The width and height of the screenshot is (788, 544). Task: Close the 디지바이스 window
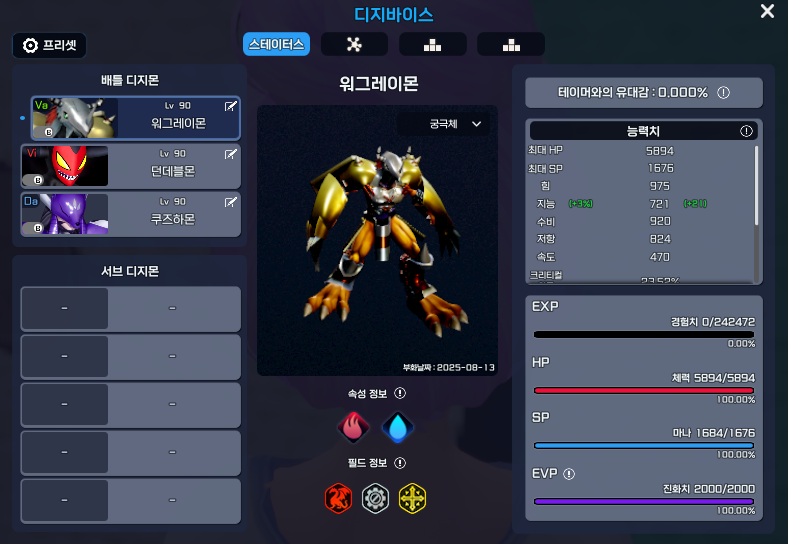point(767,12)
